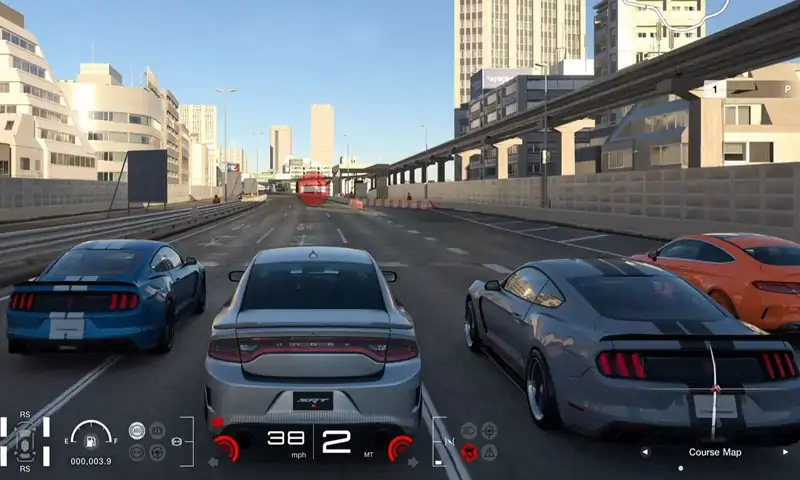Click the left turn signal arrow

[x=213, y=462]
